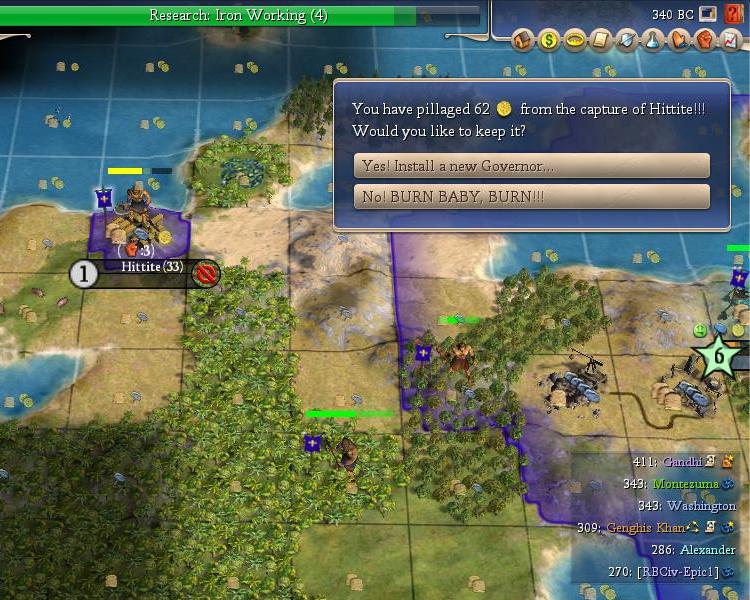750x600 pixels.
Task: Open the Info screen graph icon
Action: (730, 41)
